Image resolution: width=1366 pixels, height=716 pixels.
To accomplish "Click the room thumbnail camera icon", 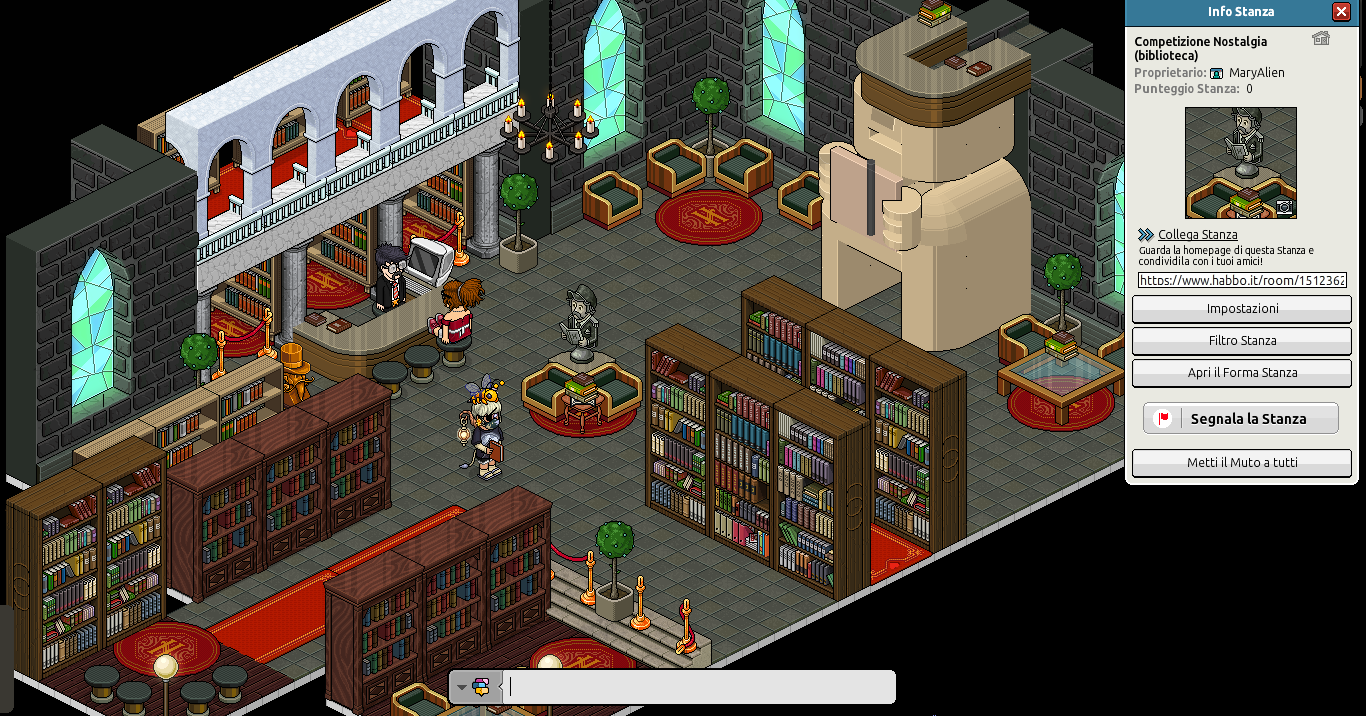I will (1285, 207).
